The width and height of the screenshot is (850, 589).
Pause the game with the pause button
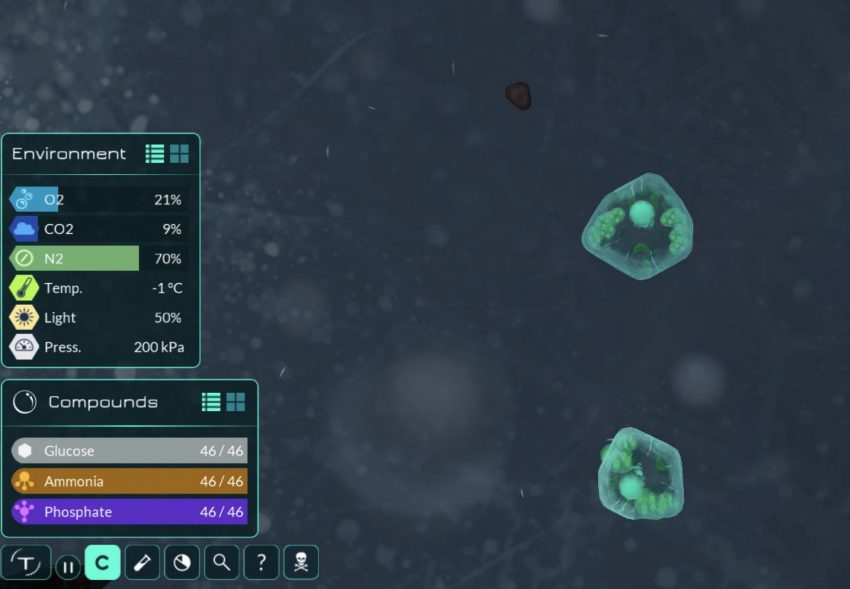(x=67, y=567)
